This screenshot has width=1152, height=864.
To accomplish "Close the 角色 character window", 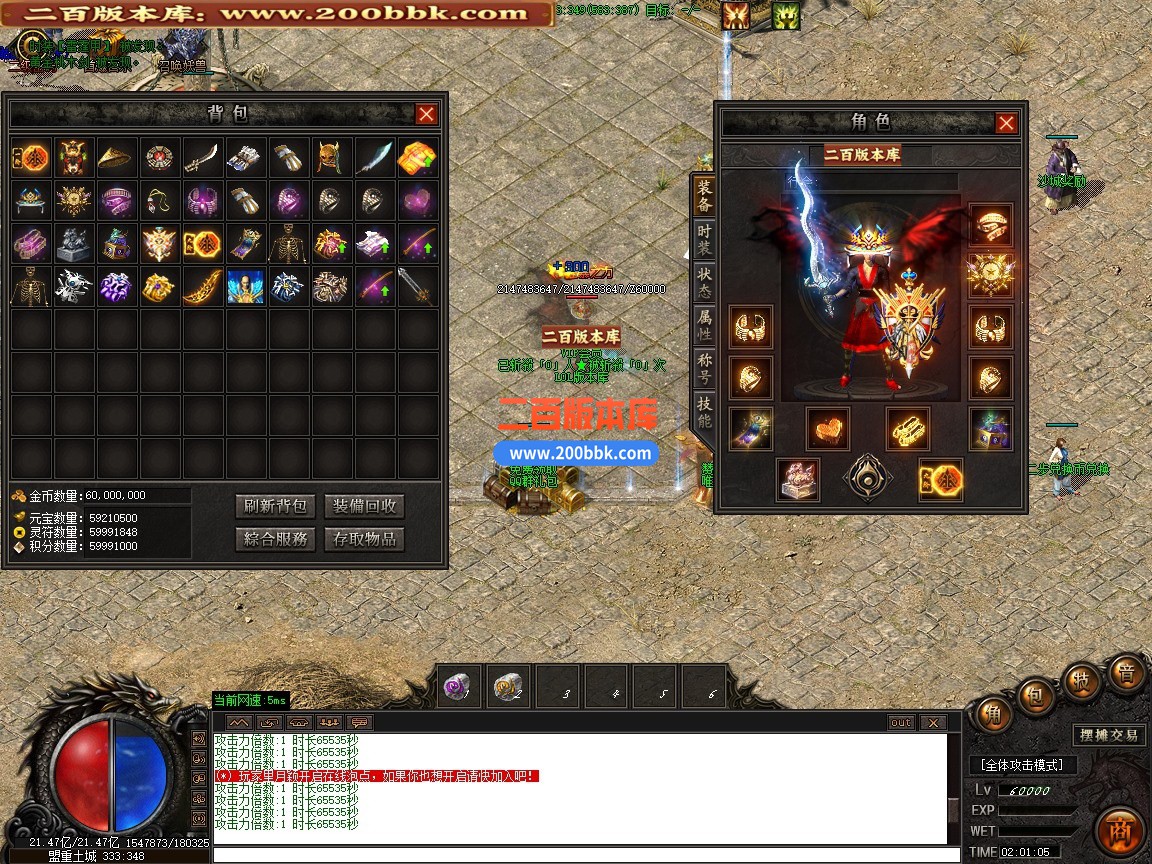I will [x=1006, y=123].
